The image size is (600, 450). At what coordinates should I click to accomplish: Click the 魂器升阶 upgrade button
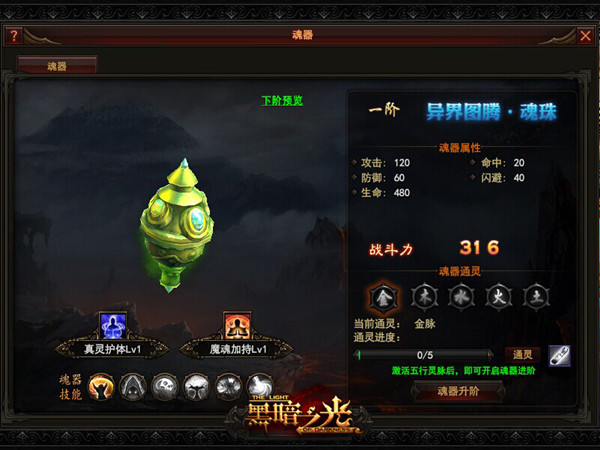[458, 390]
